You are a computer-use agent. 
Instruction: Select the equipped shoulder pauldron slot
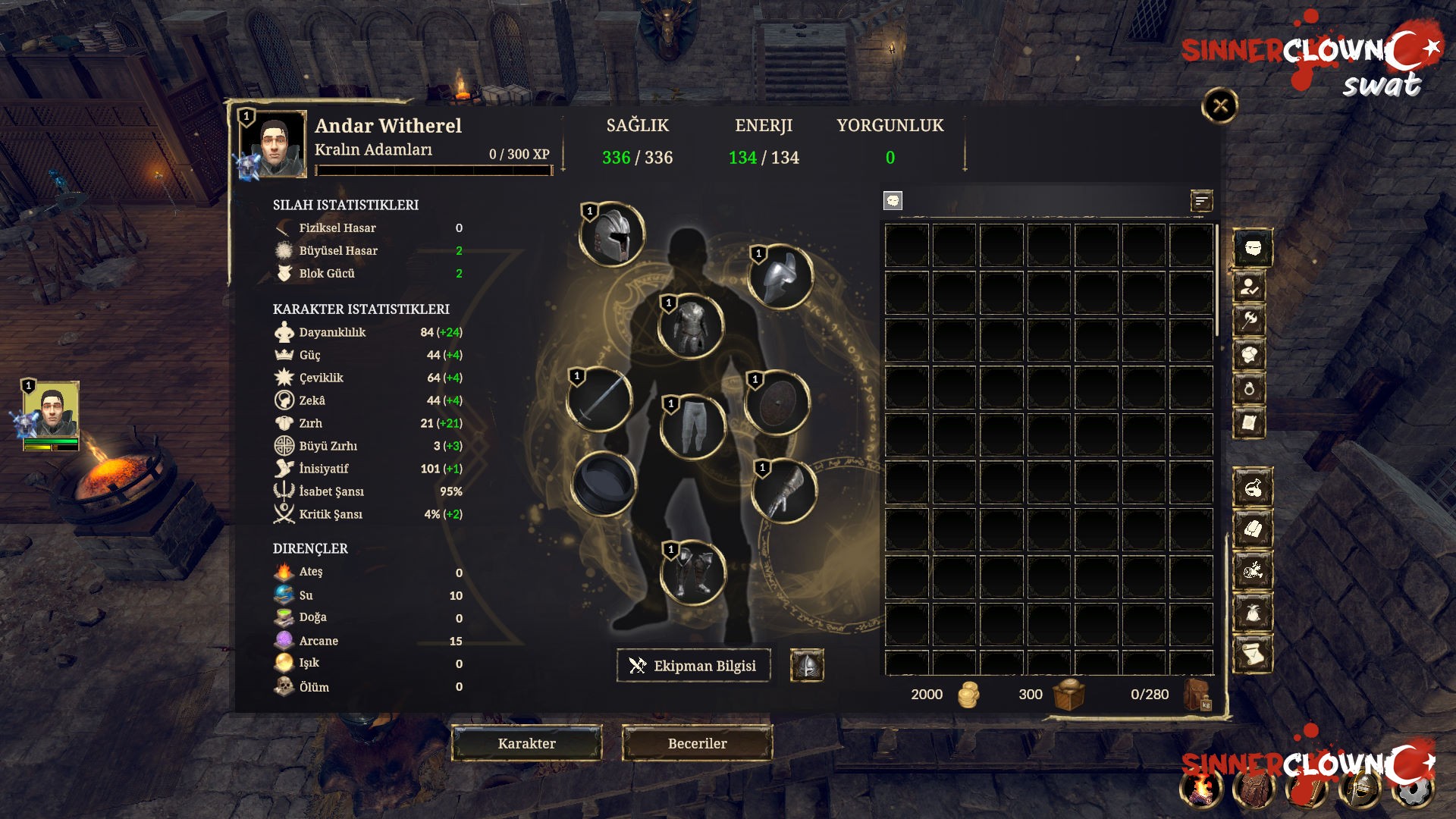click(x=781, y=277)
